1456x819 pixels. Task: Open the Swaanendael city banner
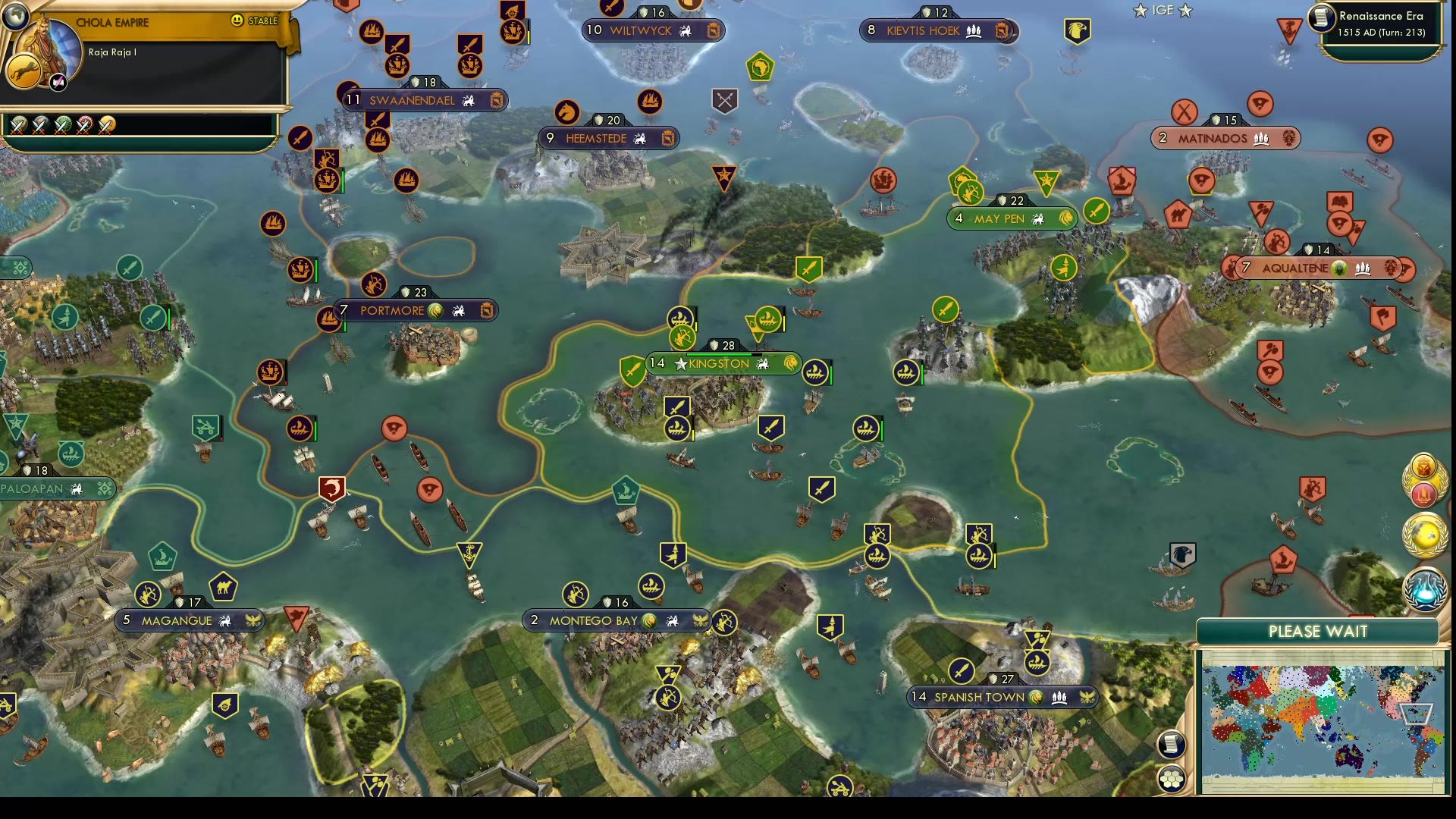point(412,100)
